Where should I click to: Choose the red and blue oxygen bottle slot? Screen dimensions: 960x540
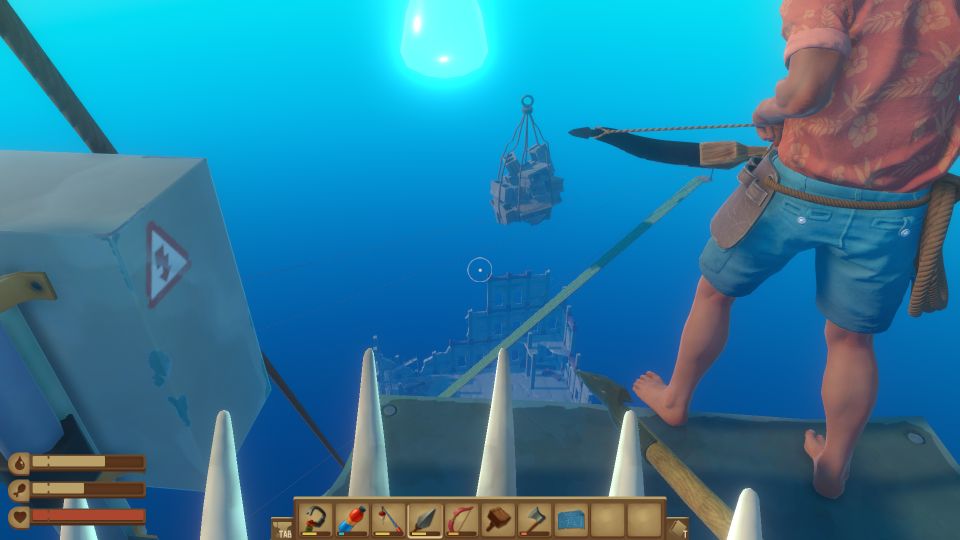pos(352,519)
